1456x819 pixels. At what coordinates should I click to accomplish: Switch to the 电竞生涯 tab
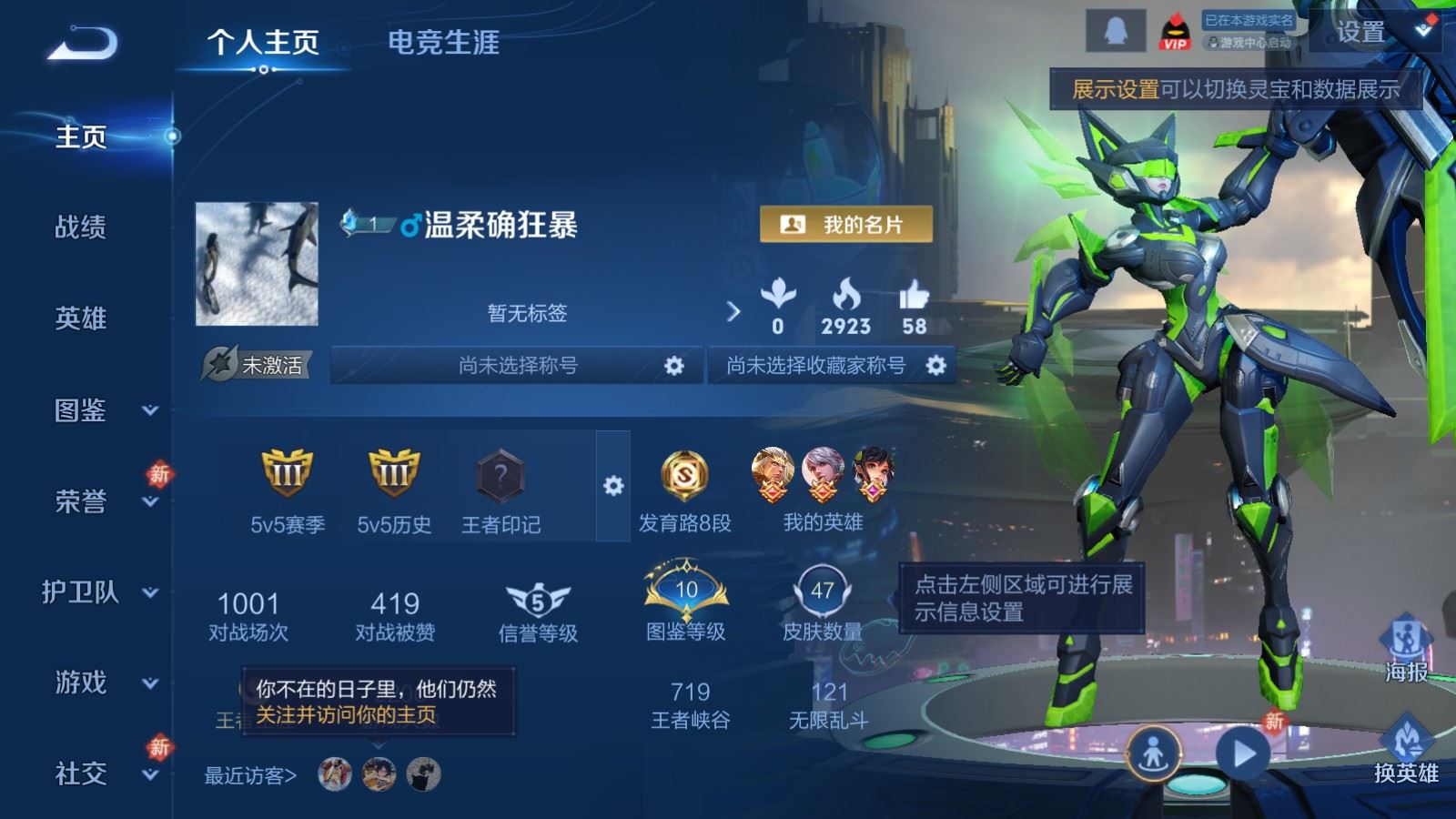click(x=443, y=43)
